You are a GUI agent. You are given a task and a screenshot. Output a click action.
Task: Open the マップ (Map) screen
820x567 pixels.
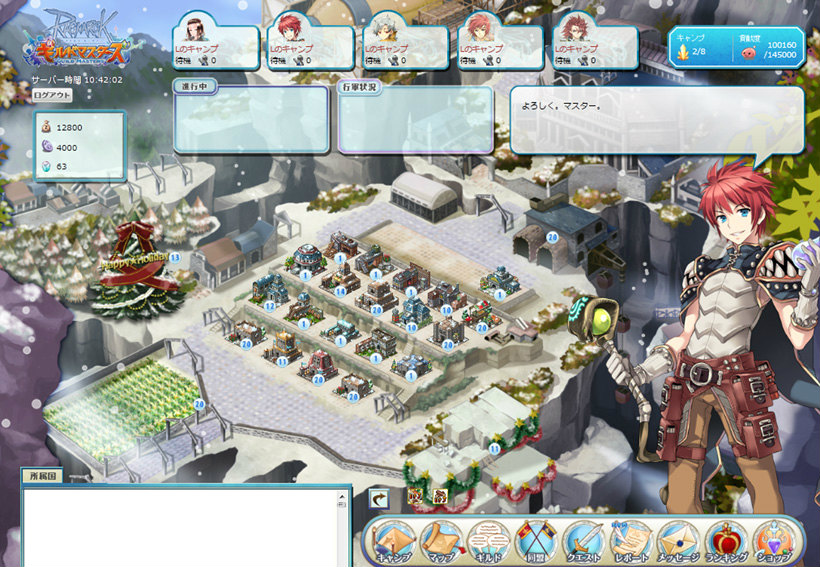[x=441, y=542]
